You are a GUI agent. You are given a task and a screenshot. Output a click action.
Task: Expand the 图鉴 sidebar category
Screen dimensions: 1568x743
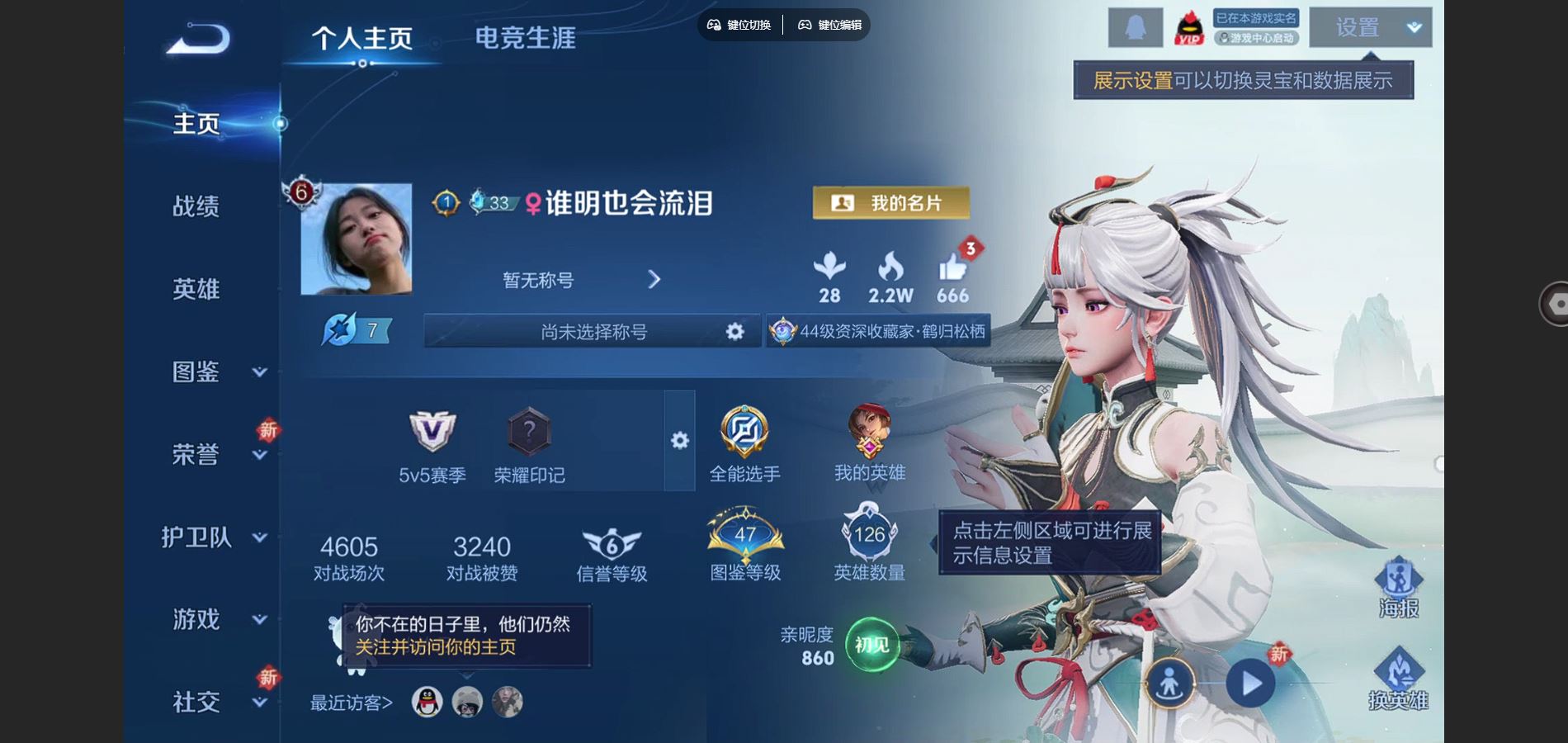coord(215,371)
